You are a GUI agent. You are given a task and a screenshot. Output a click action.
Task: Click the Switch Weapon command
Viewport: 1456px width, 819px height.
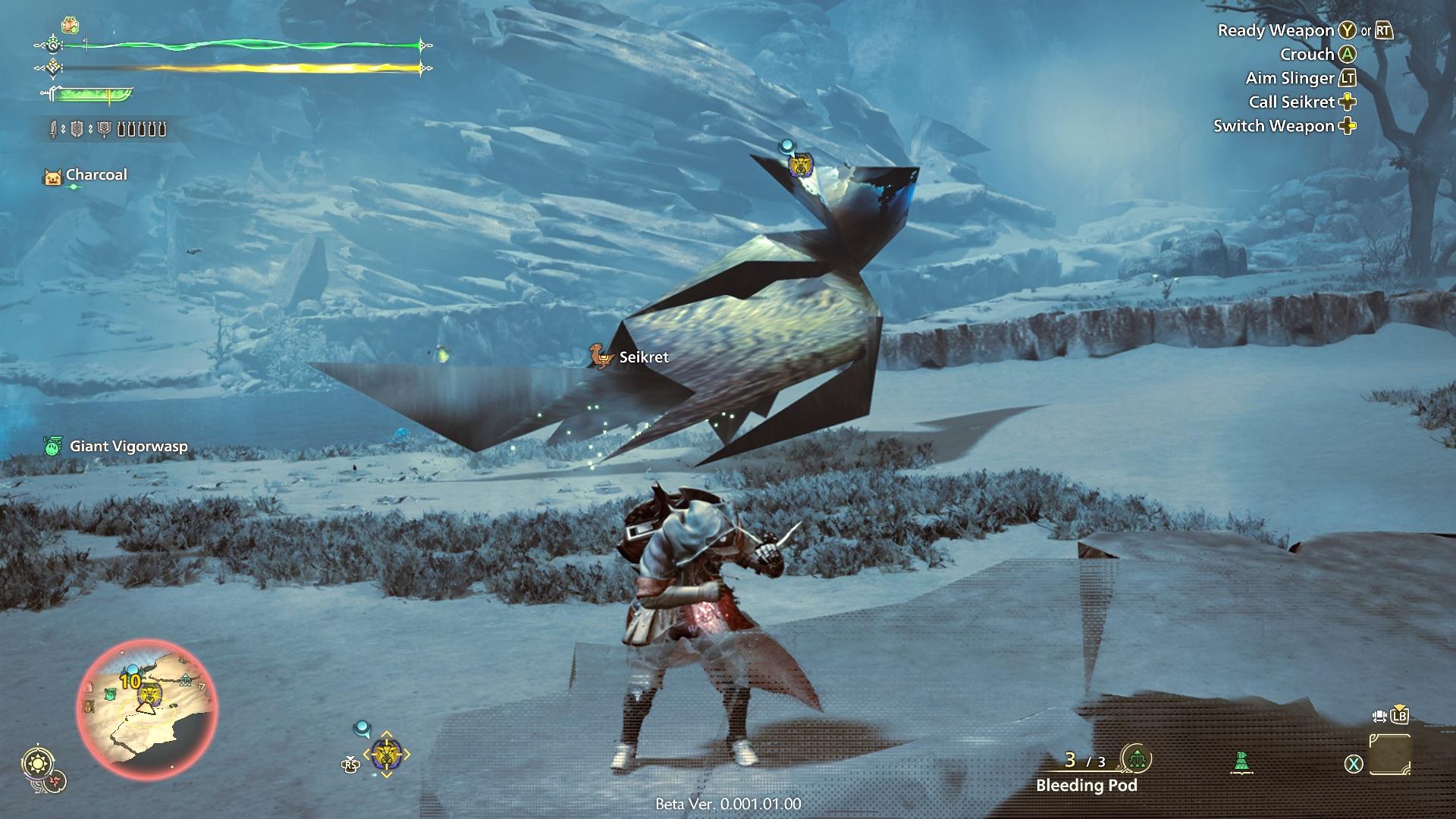[x=1282, y=127]
